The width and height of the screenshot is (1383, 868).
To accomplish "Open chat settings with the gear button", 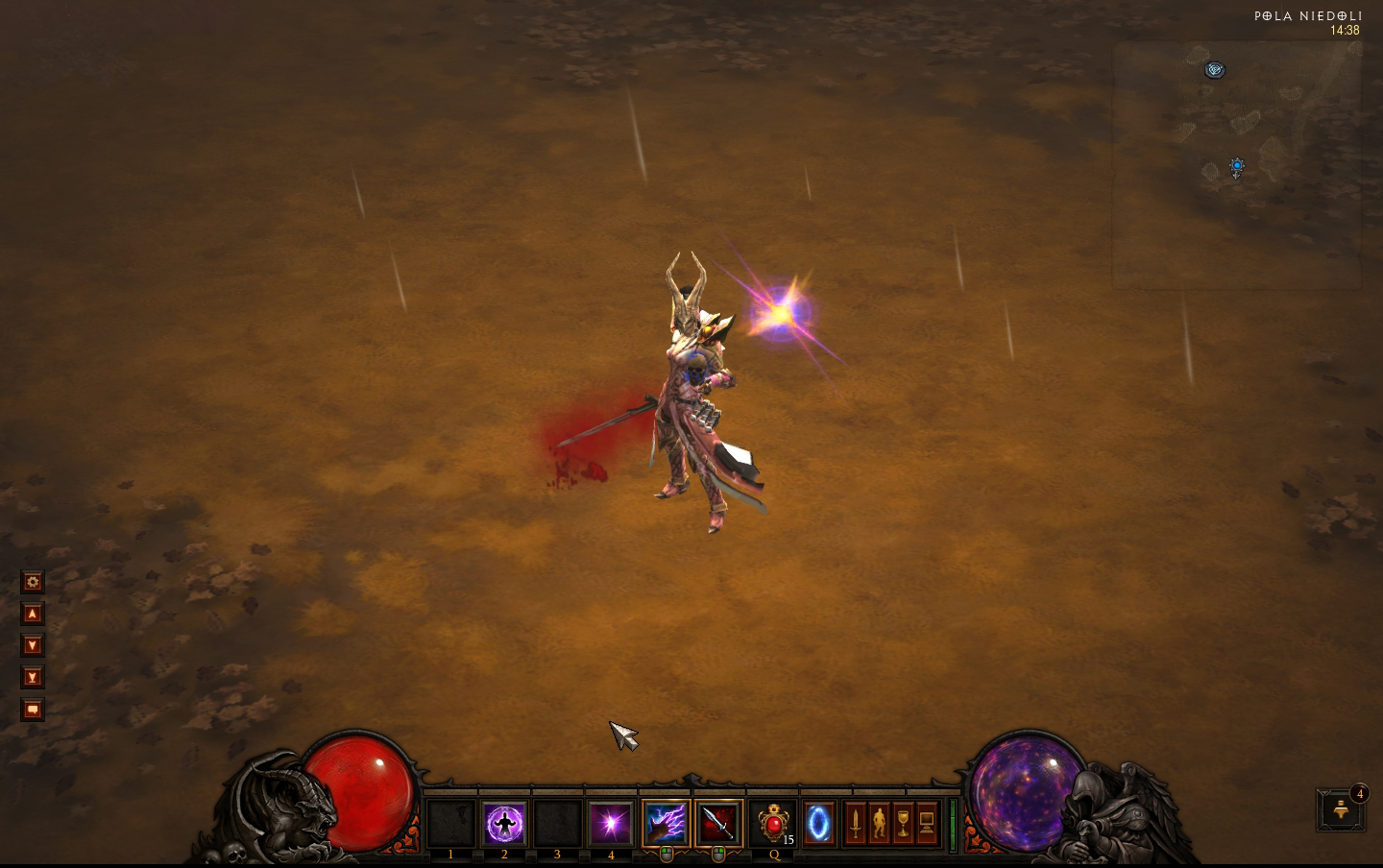I will 33,582.
